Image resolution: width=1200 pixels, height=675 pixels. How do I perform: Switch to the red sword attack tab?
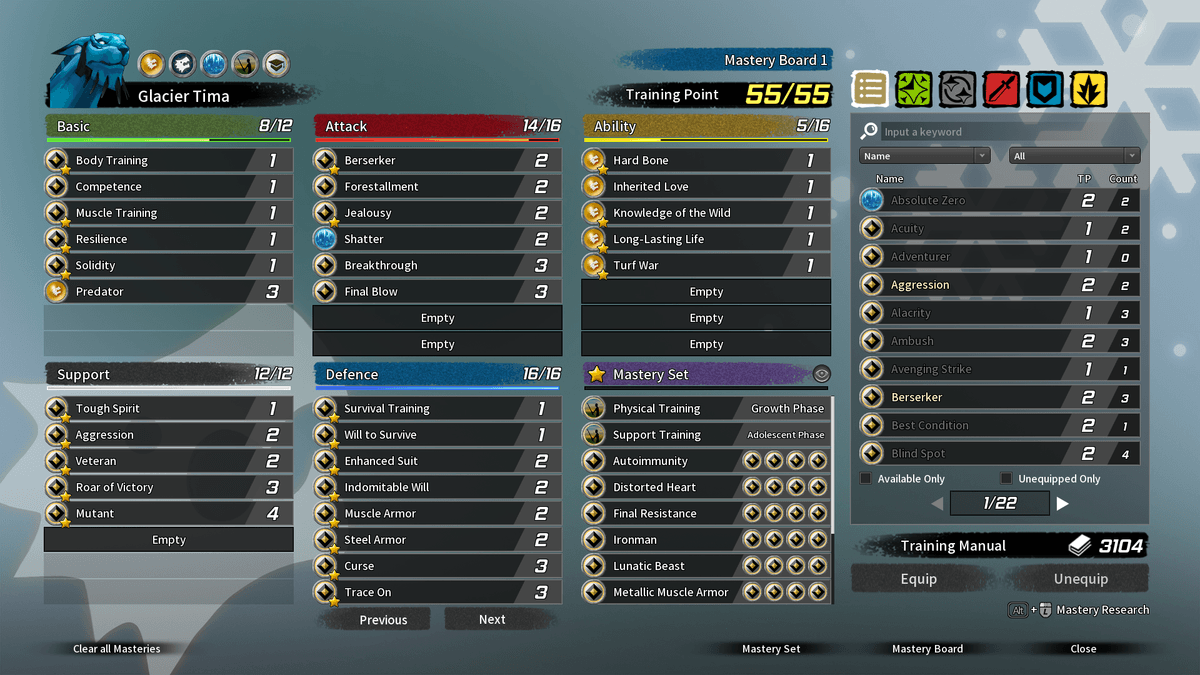click(1000, 90)
